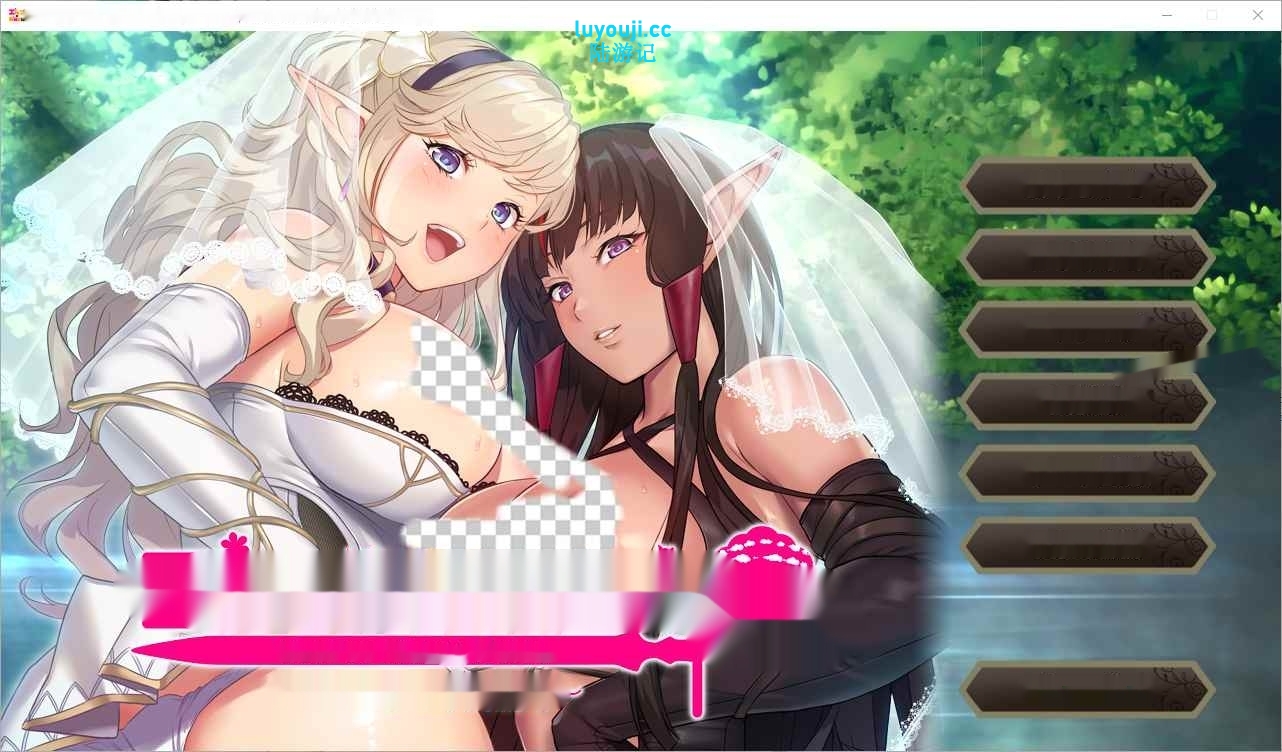This screenshot has height=752, width=1282.
Task: Select the fifth menu button in the right column
Action: pyautogui.click(x=1087, y=473)
